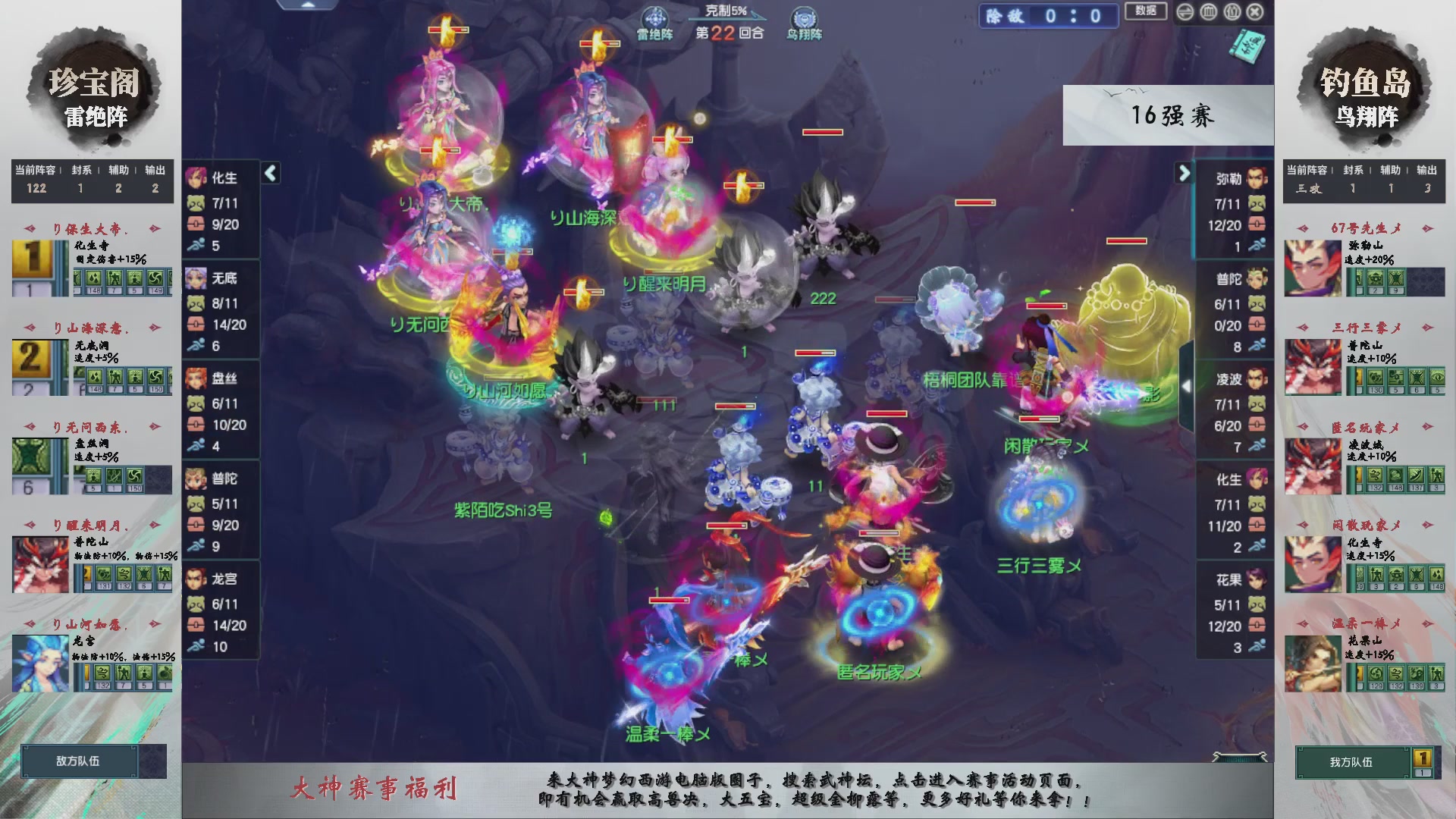Click the 16强赛 tournament banner
The image size is (1456, 819).
(x=1173, y=115)
